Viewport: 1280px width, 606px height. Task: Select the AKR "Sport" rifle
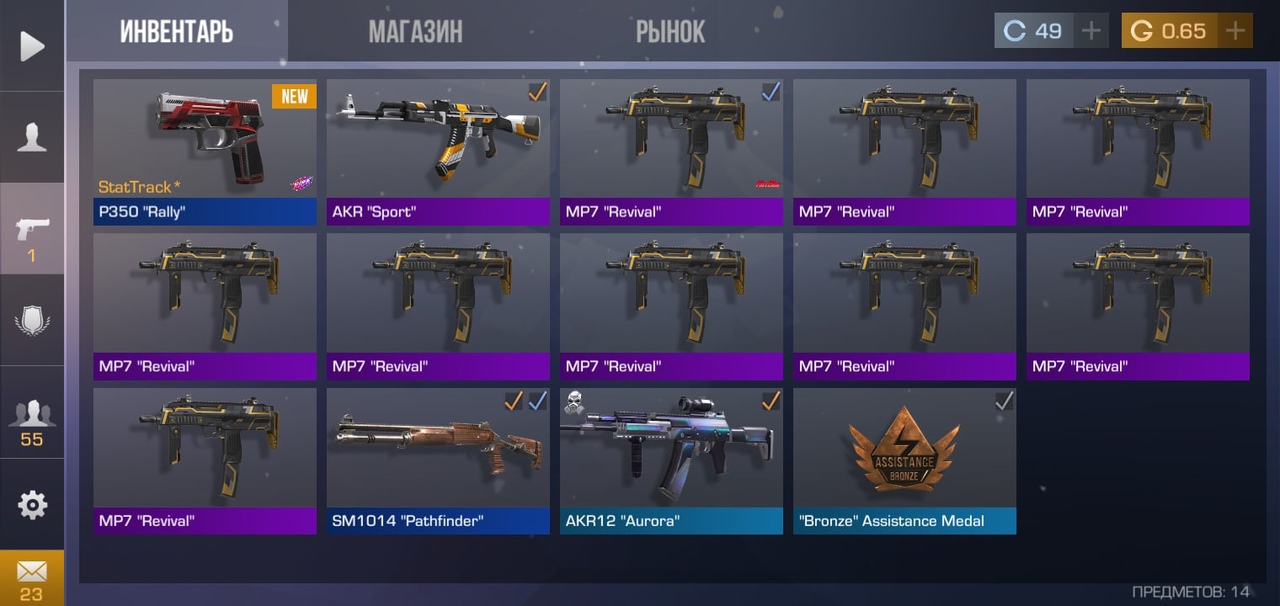pyautogui.click(x=438, y=152)
